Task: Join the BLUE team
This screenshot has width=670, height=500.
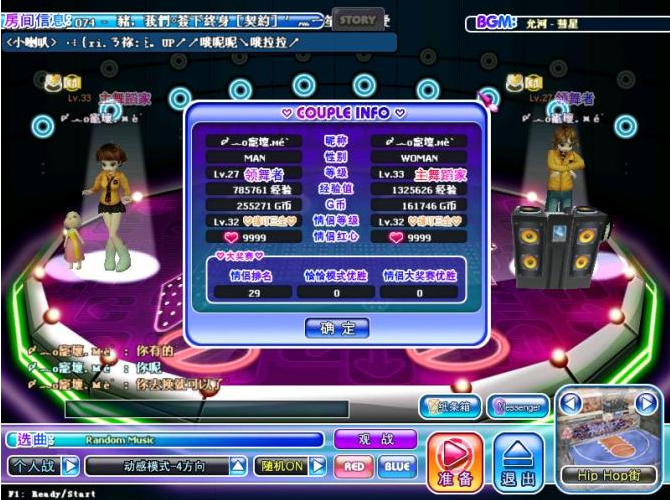Action: [396, 466]
